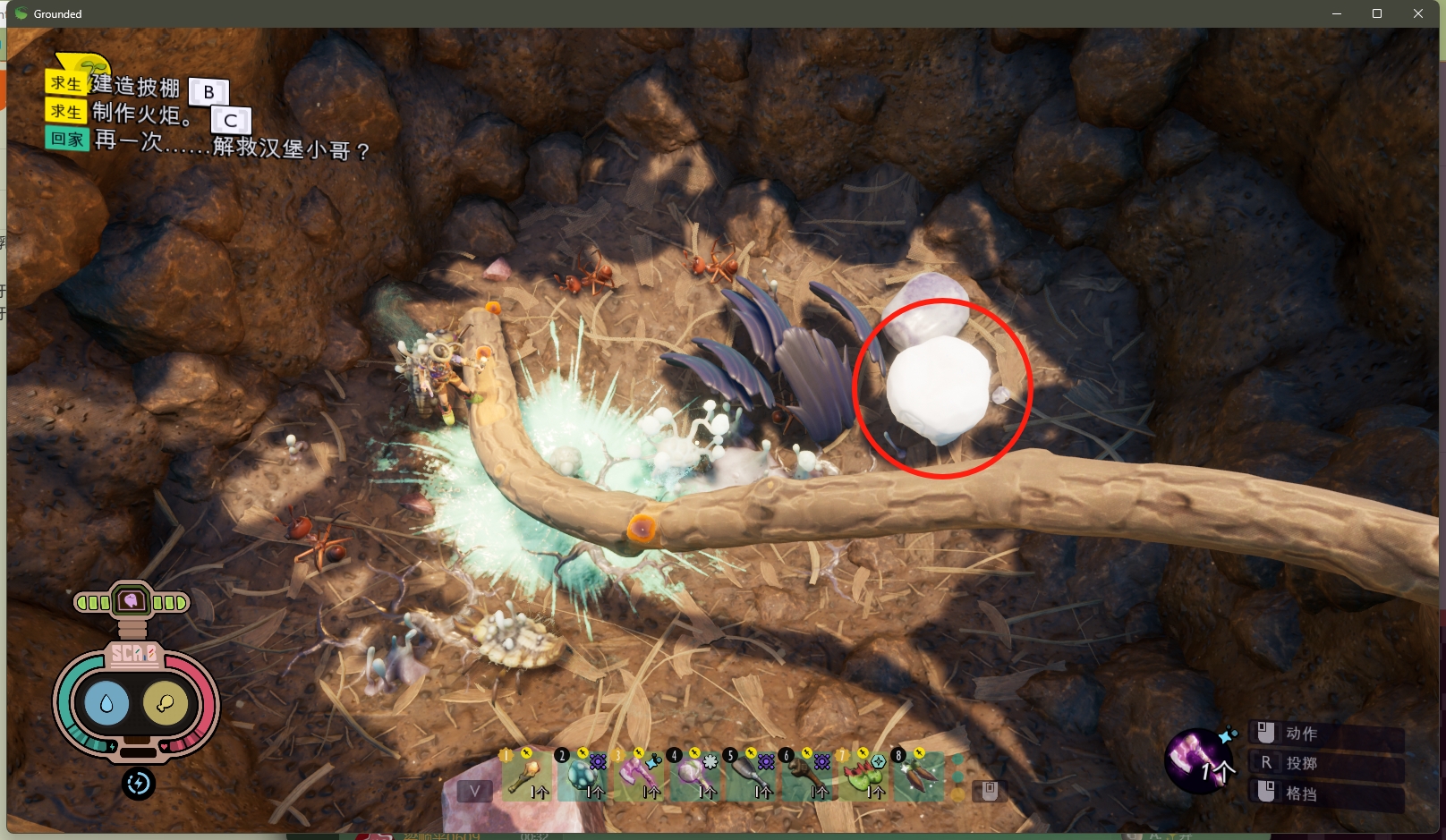Image resolution: width=1446 pixels, height=840 pixels.
Task: Minimize the Grounded window
Action: (1337, 13)
